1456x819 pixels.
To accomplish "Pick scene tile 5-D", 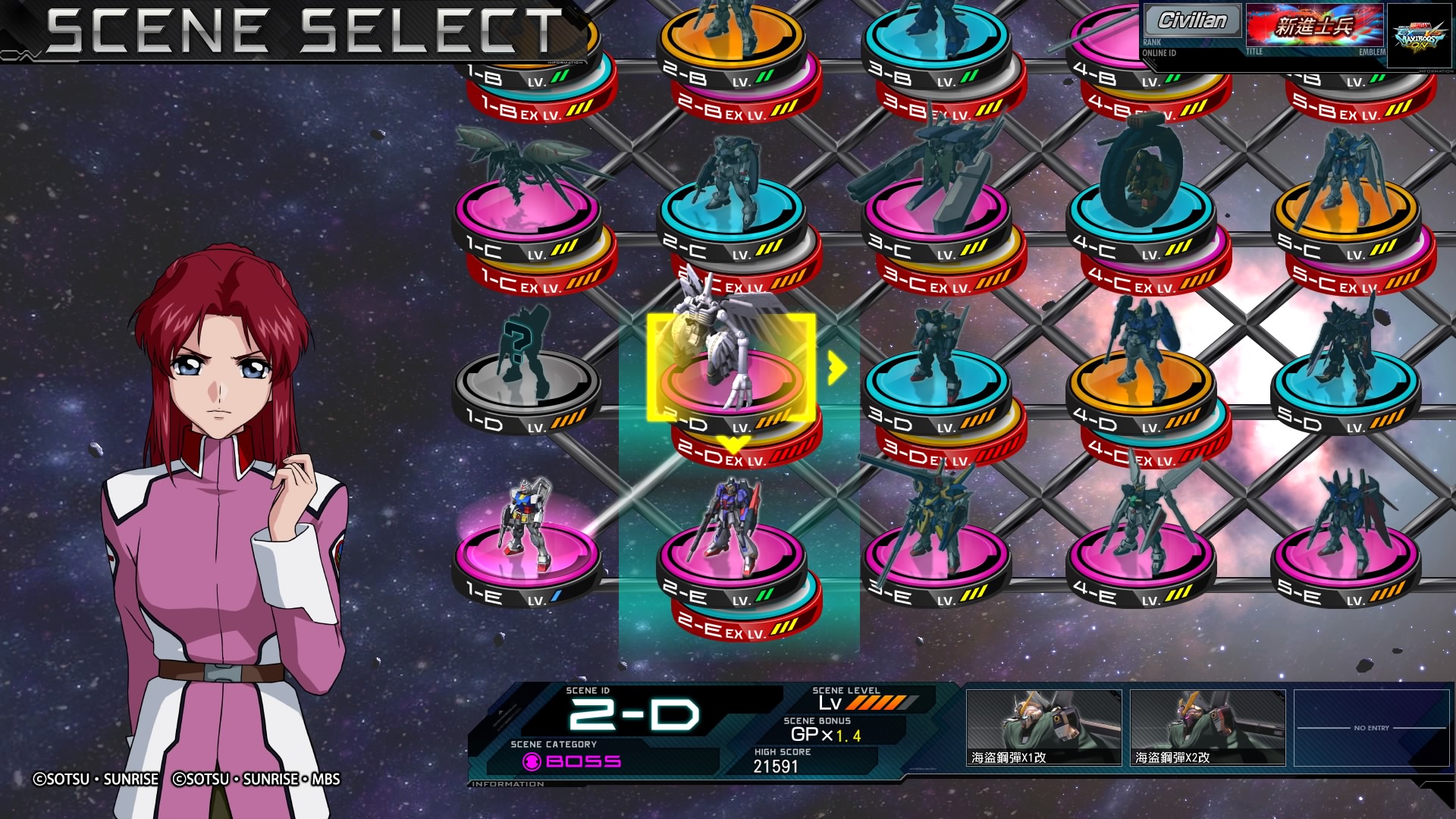I will coord(1346,387).
